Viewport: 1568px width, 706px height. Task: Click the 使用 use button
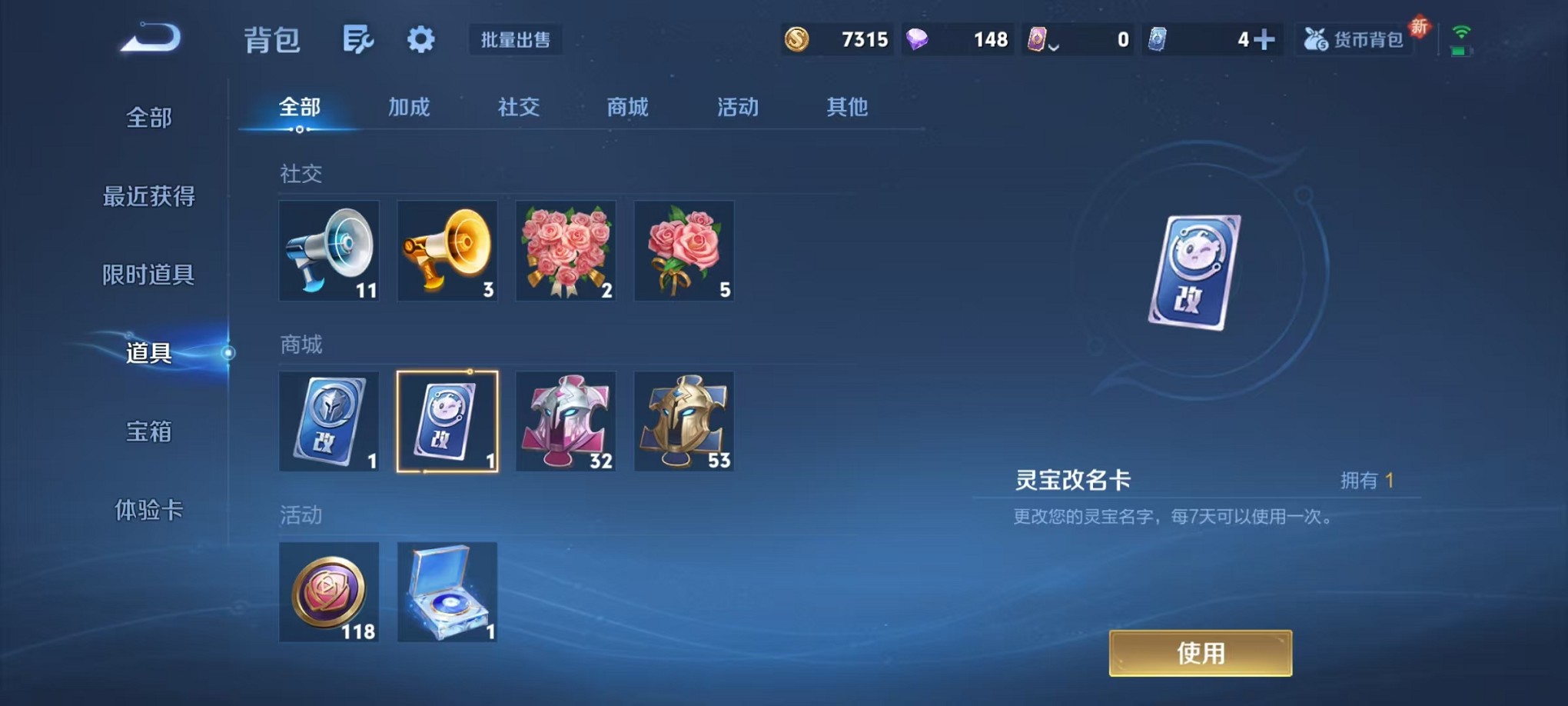pyautogui.click(x=1200, y=653)
